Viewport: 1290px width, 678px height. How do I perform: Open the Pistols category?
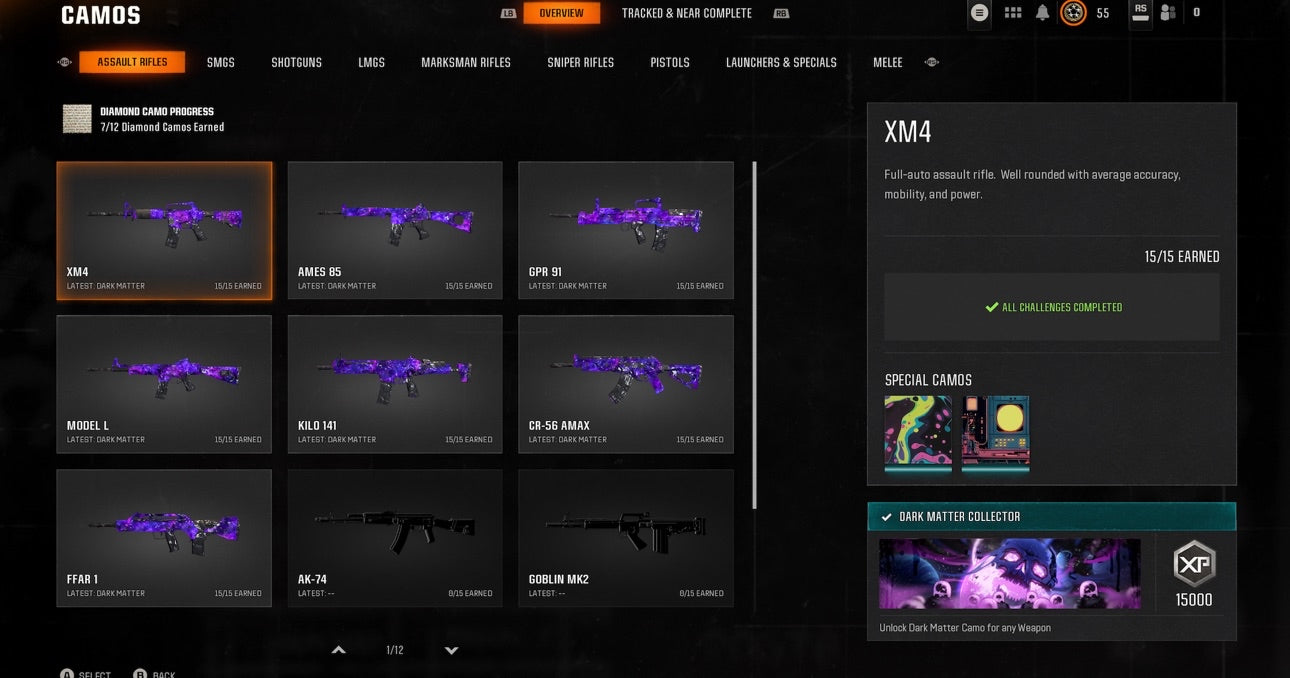[669, 62]
